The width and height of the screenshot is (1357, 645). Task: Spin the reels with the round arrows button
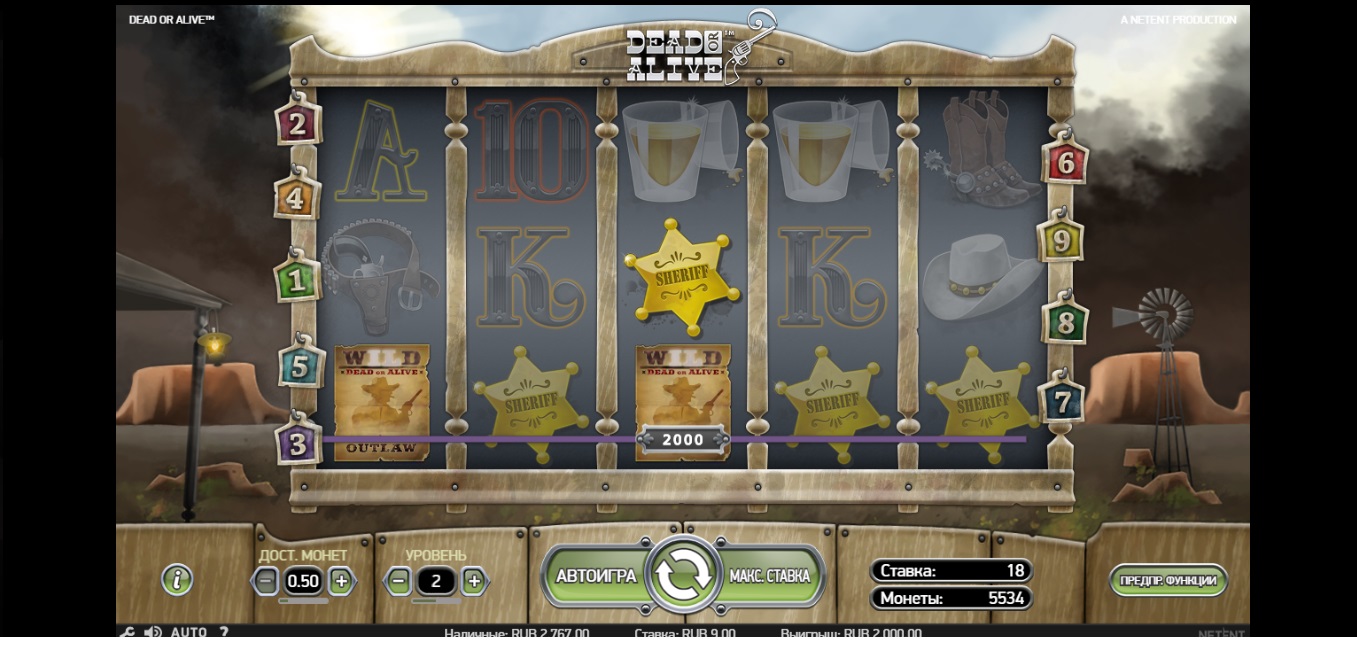tap(685, 575)
